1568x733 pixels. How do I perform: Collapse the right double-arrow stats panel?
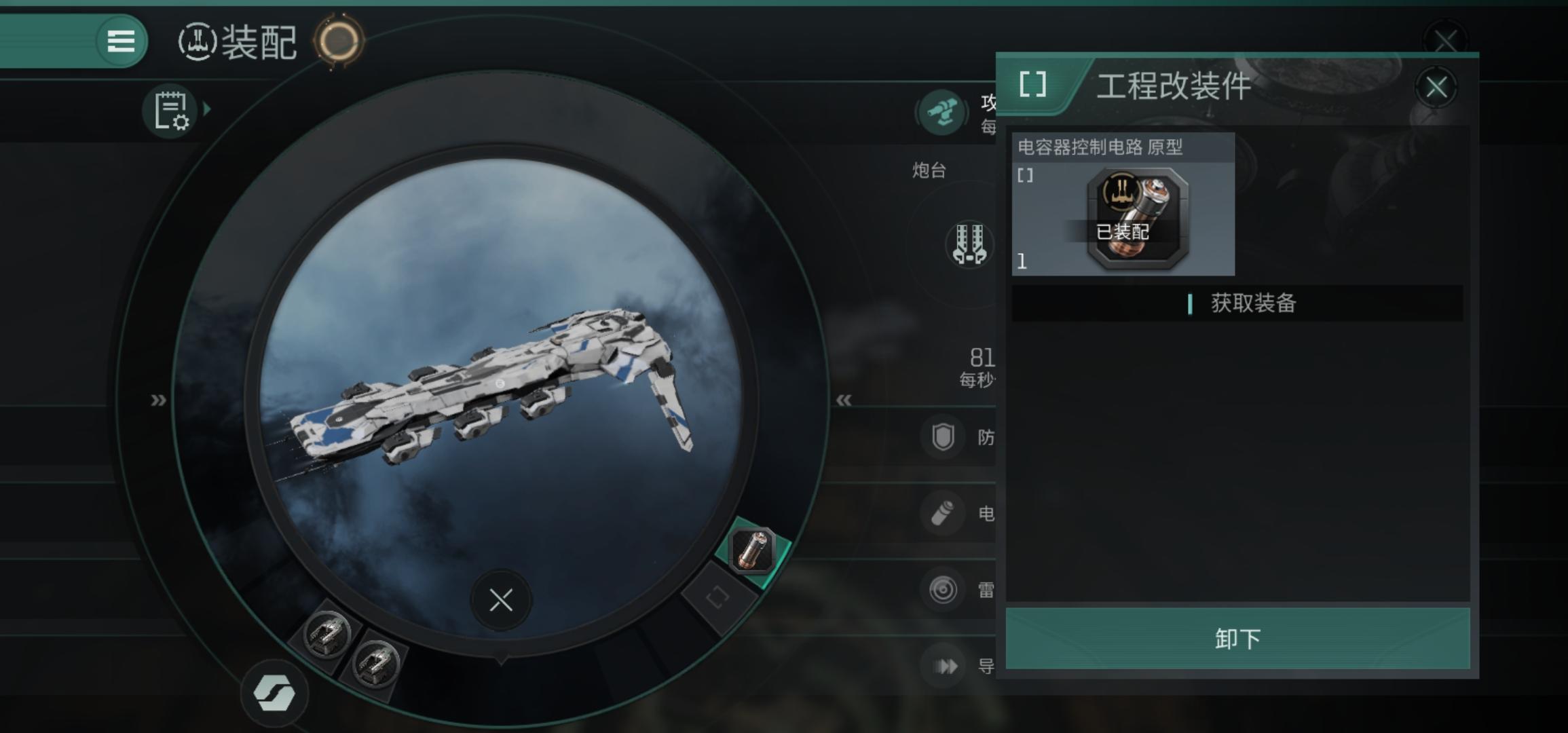(844, 400)
